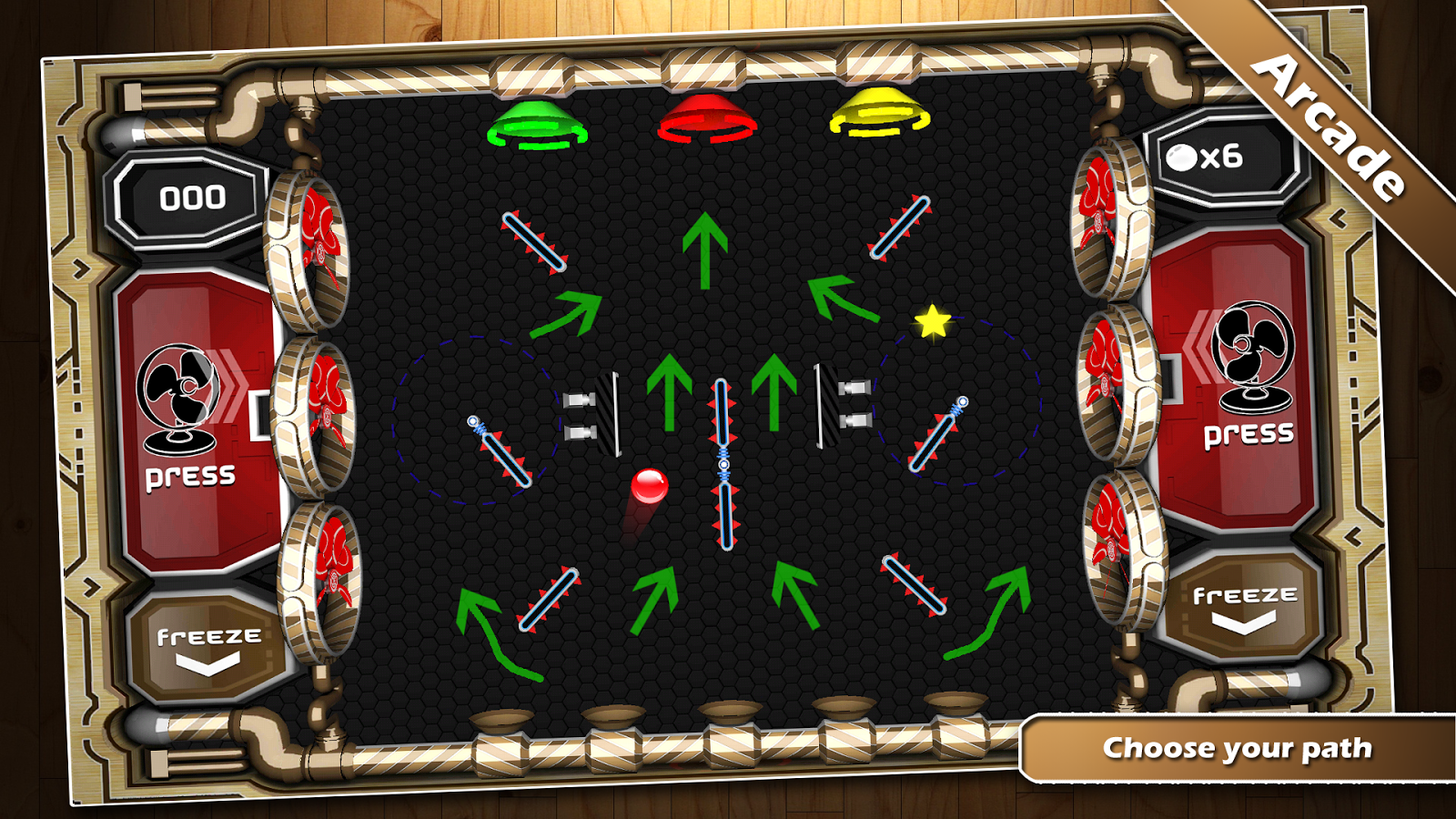Click the green goal cup
Image resolution: width=1456 pixels, height=819 pixels.
coord(537,125)
